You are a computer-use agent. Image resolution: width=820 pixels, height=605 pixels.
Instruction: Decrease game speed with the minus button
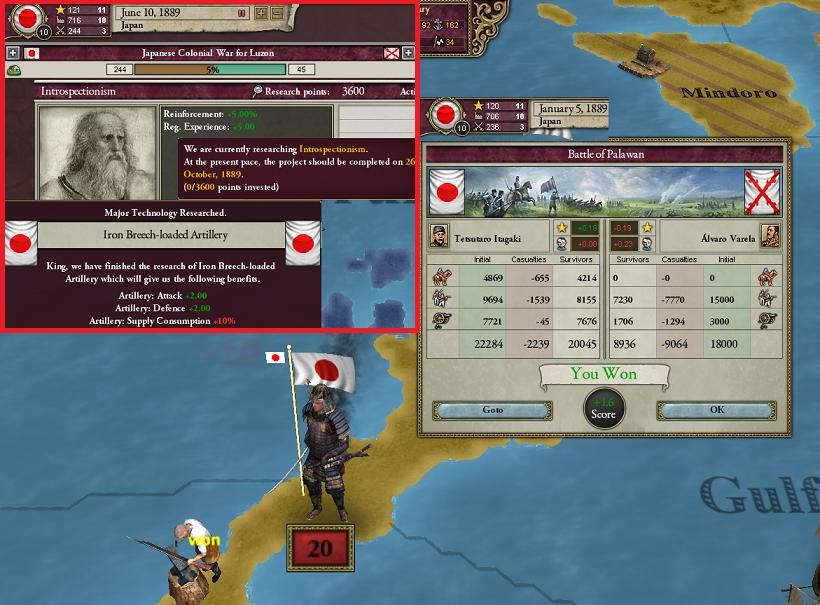[x=276, y=14]
